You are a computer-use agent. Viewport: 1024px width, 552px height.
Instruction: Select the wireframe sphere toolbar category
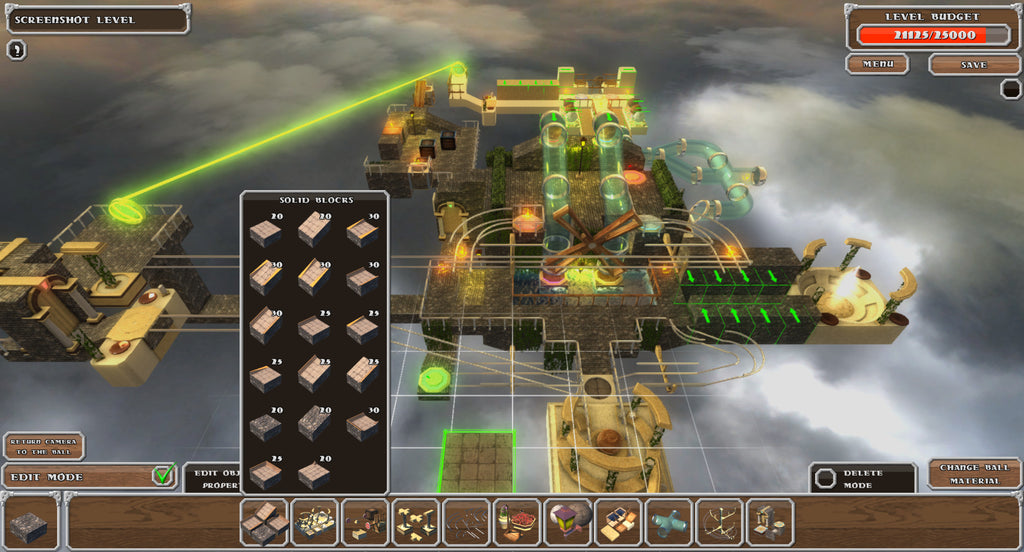click(719, 521)
